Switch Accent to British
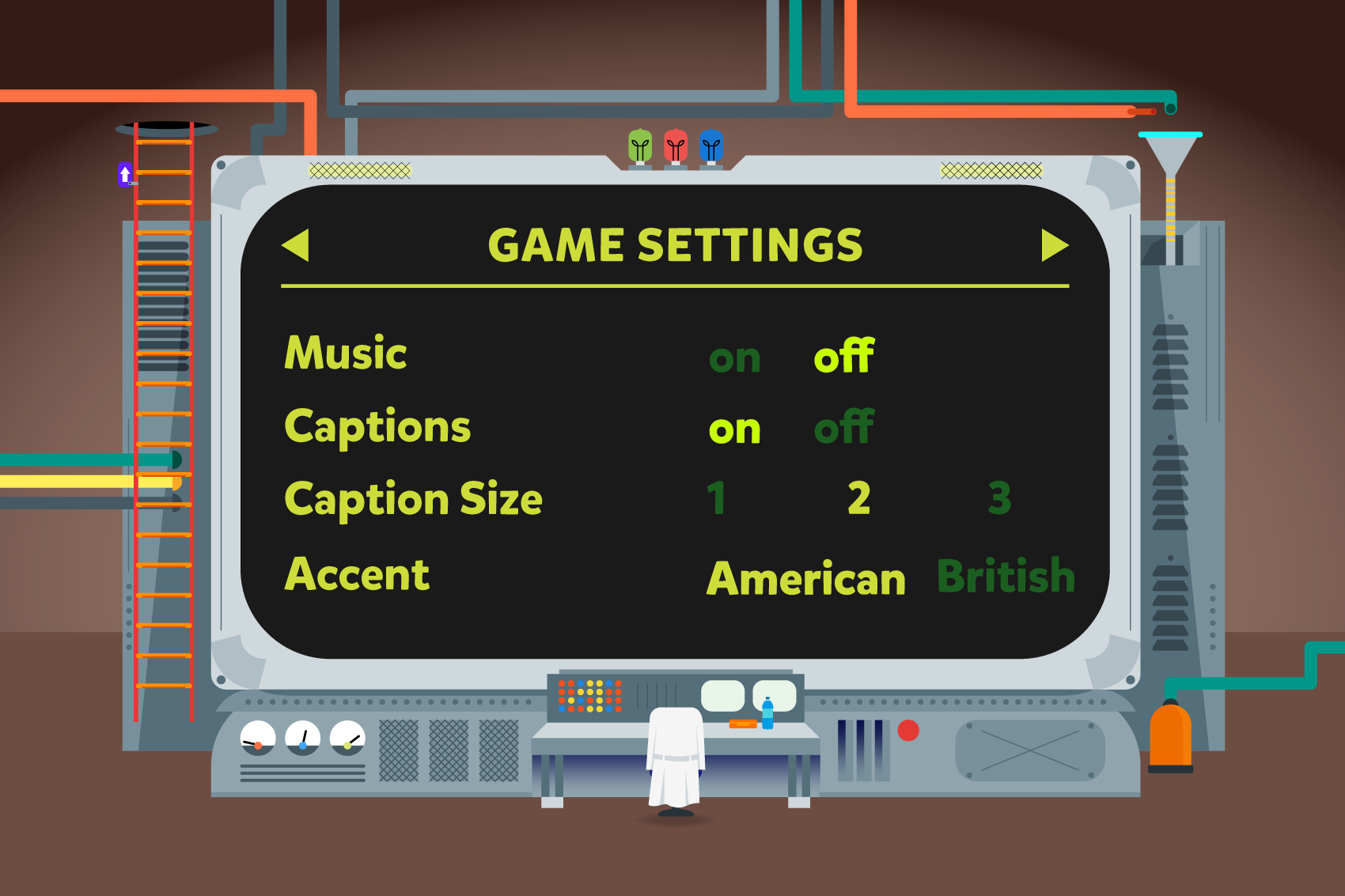This screenshot has width=1345, height=896. [1006, 577]
